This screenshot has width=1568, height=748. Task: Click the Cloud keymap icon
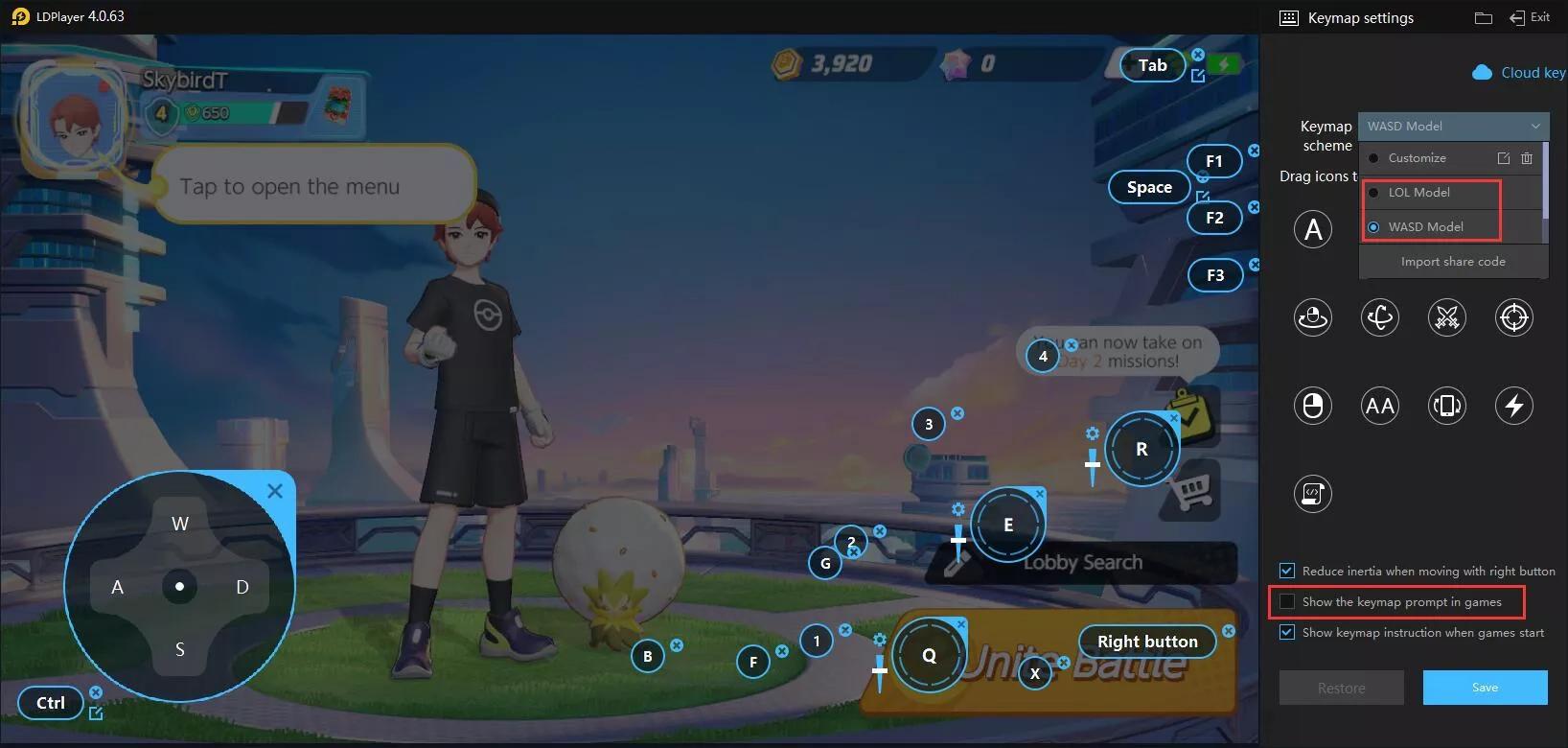pyautogui.click(x=1484, y=72)
